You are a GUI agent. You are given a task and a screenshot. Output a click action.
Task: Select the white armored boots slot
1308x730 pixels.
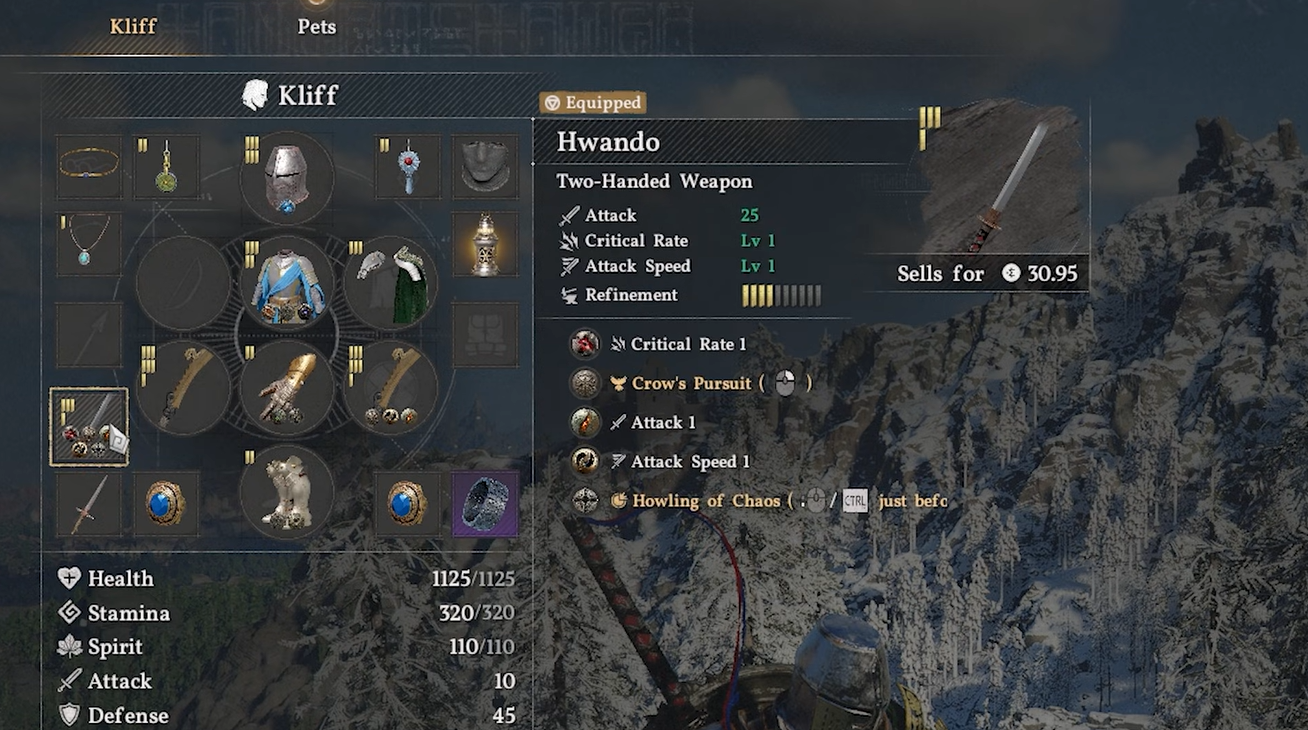pos(287,492)
